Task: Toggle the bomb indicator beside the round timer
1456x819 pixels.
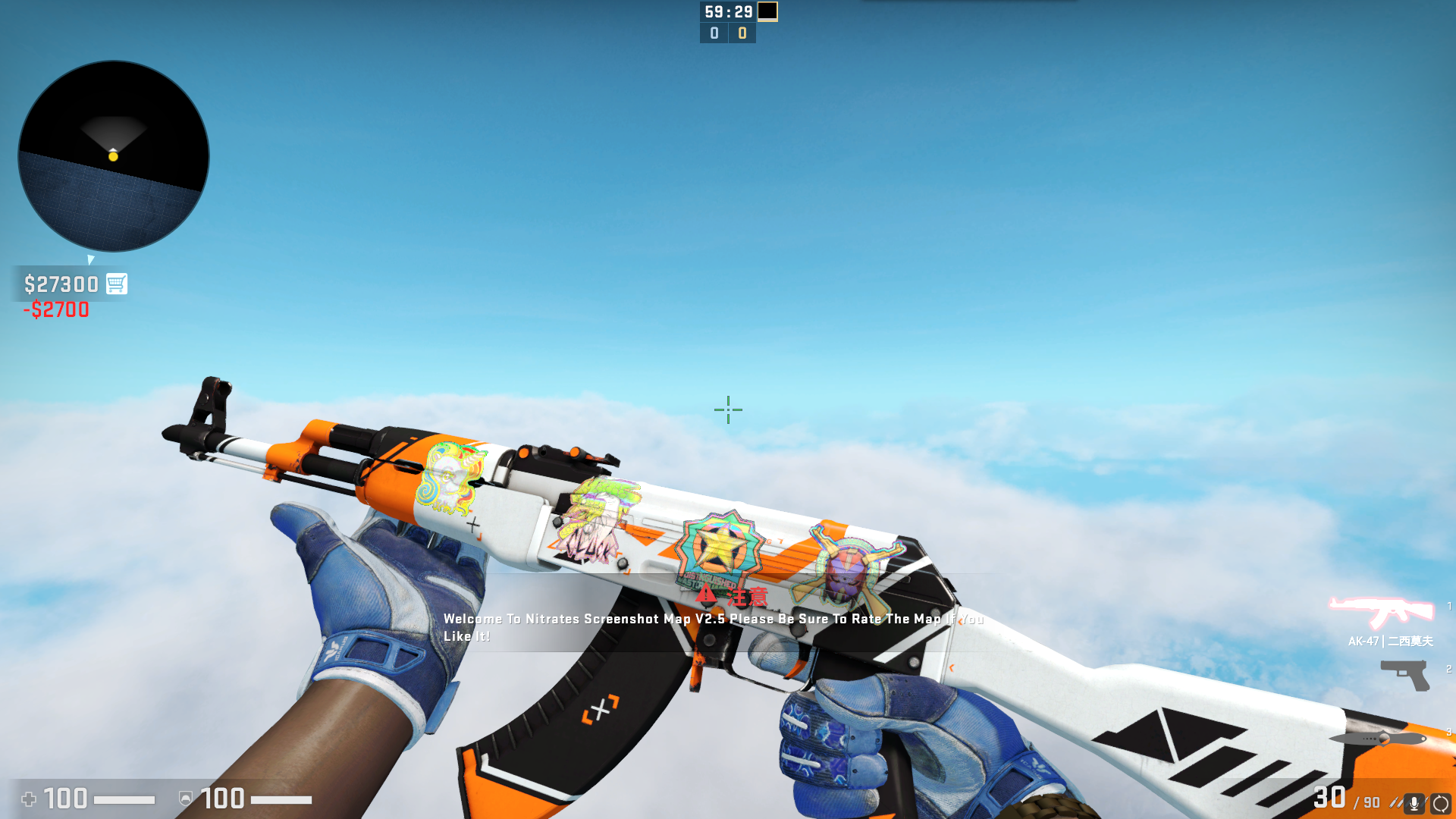Action: pos(767,12)
